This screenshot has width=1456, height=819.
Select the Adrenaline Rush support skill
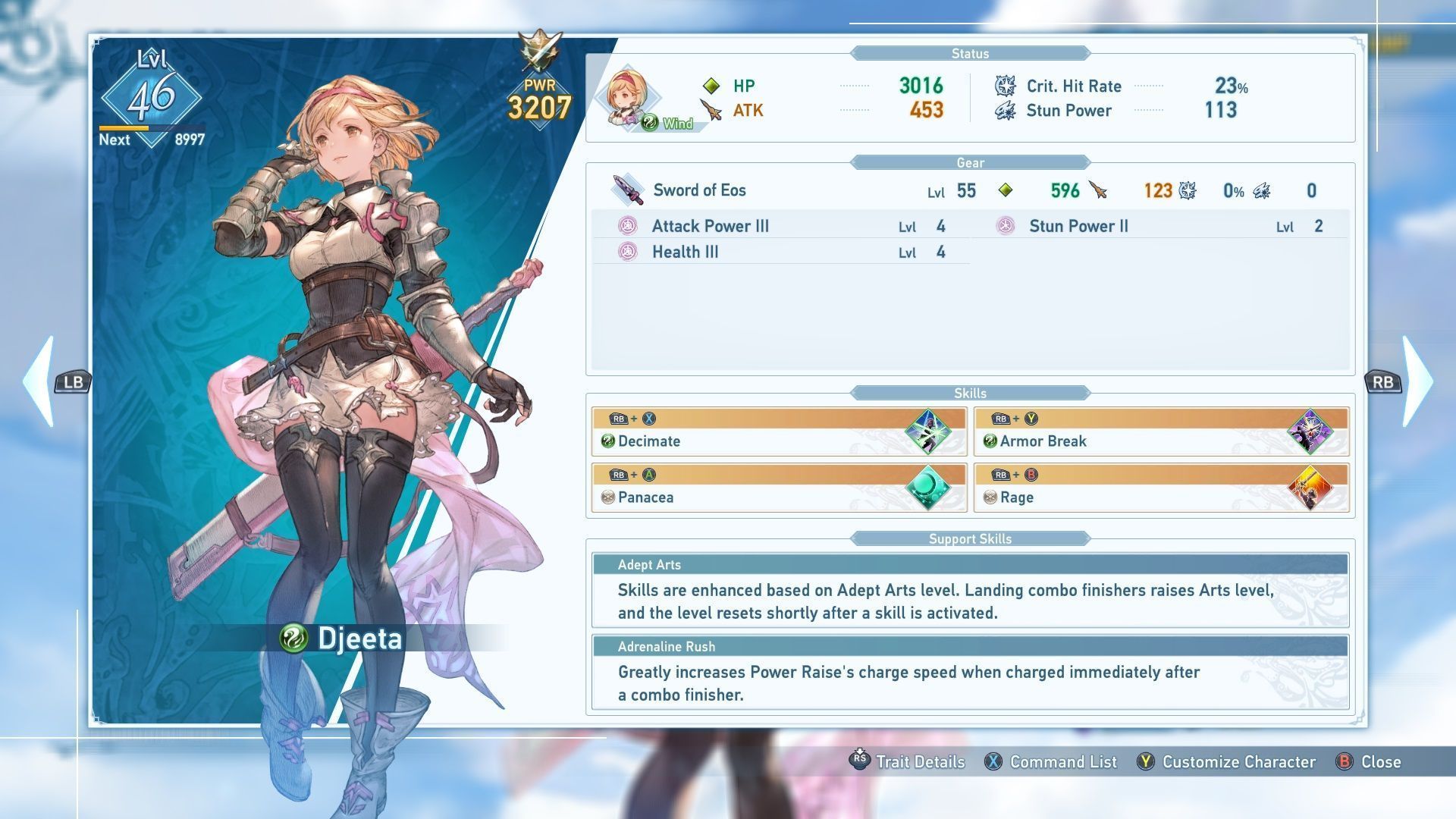click(970, 673)
